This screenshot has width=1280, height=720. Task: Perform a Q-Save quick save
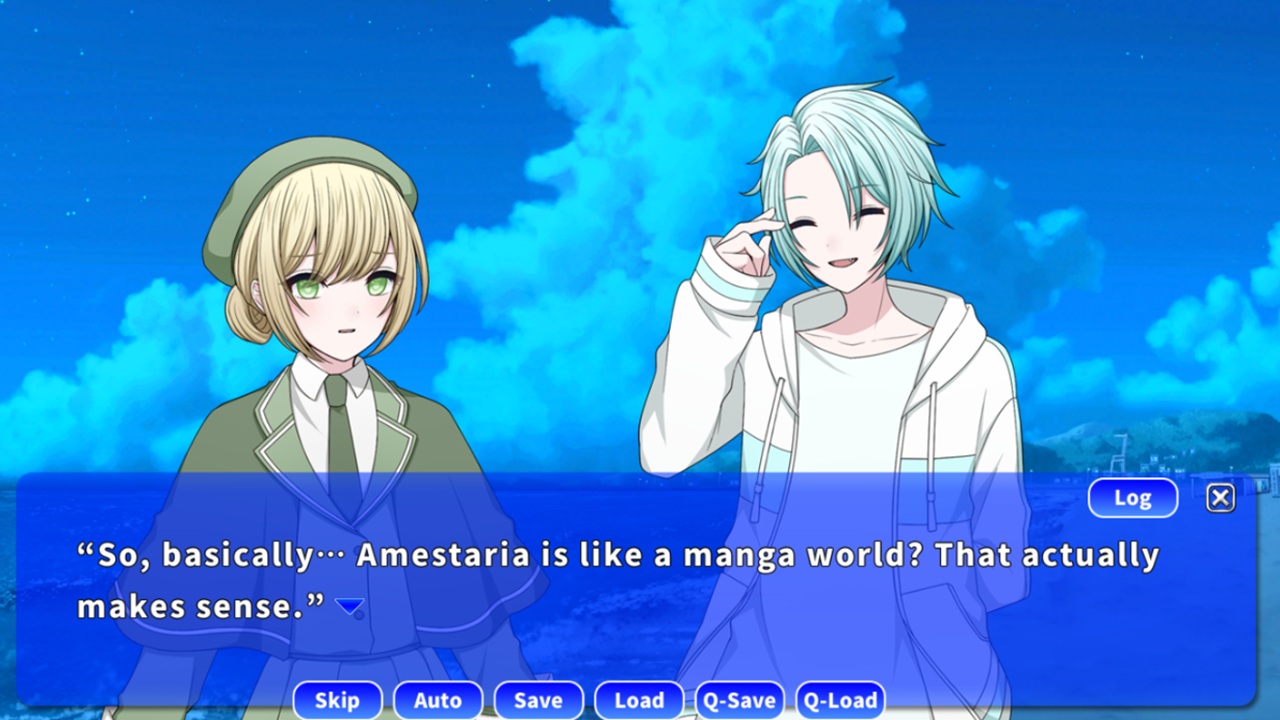[x=739, y=700]
